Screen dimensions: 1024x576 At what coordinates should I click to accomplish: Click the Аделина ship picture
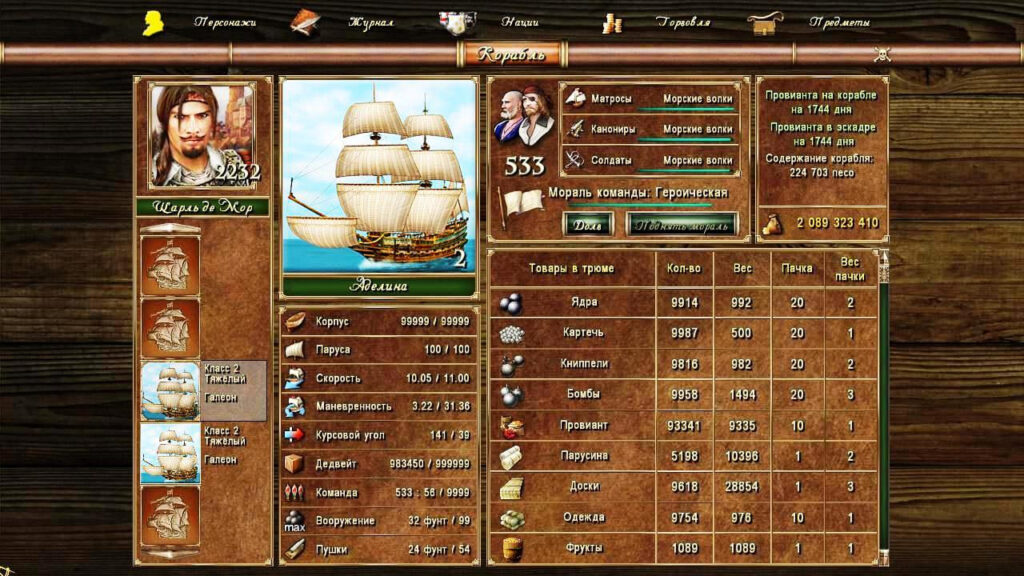(378, 175)
